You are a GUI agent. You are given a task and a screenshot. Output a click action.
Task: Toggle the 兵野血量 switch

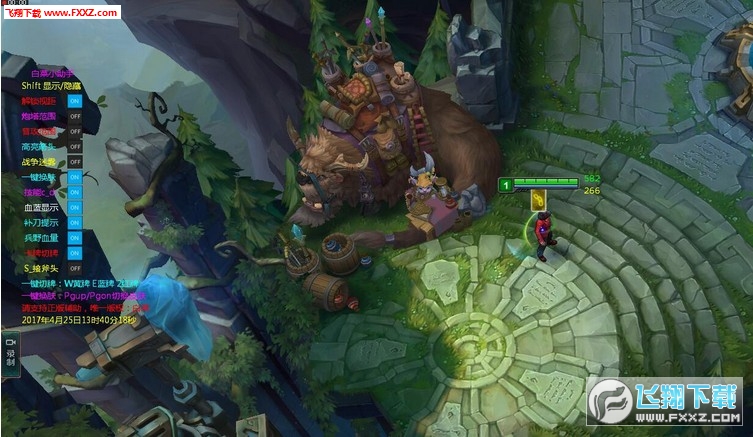[75, 237]
